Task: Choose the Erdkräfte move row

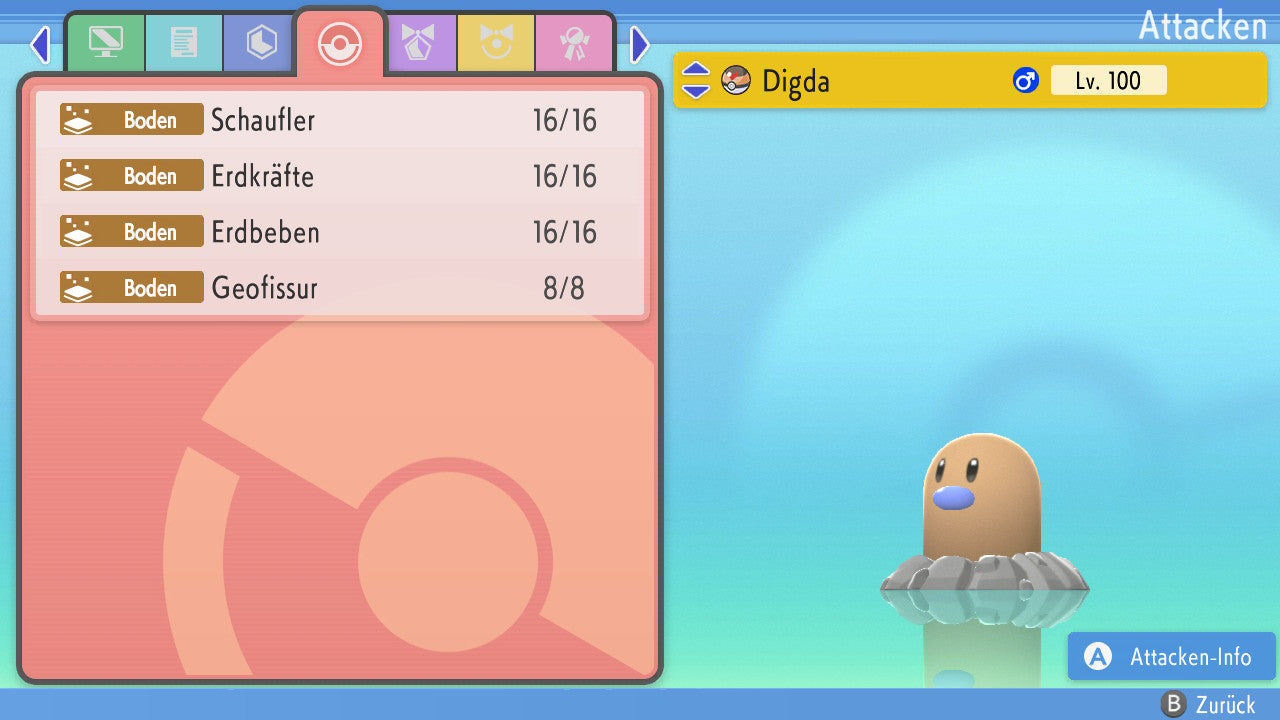Action: click(x=340, y=176)
